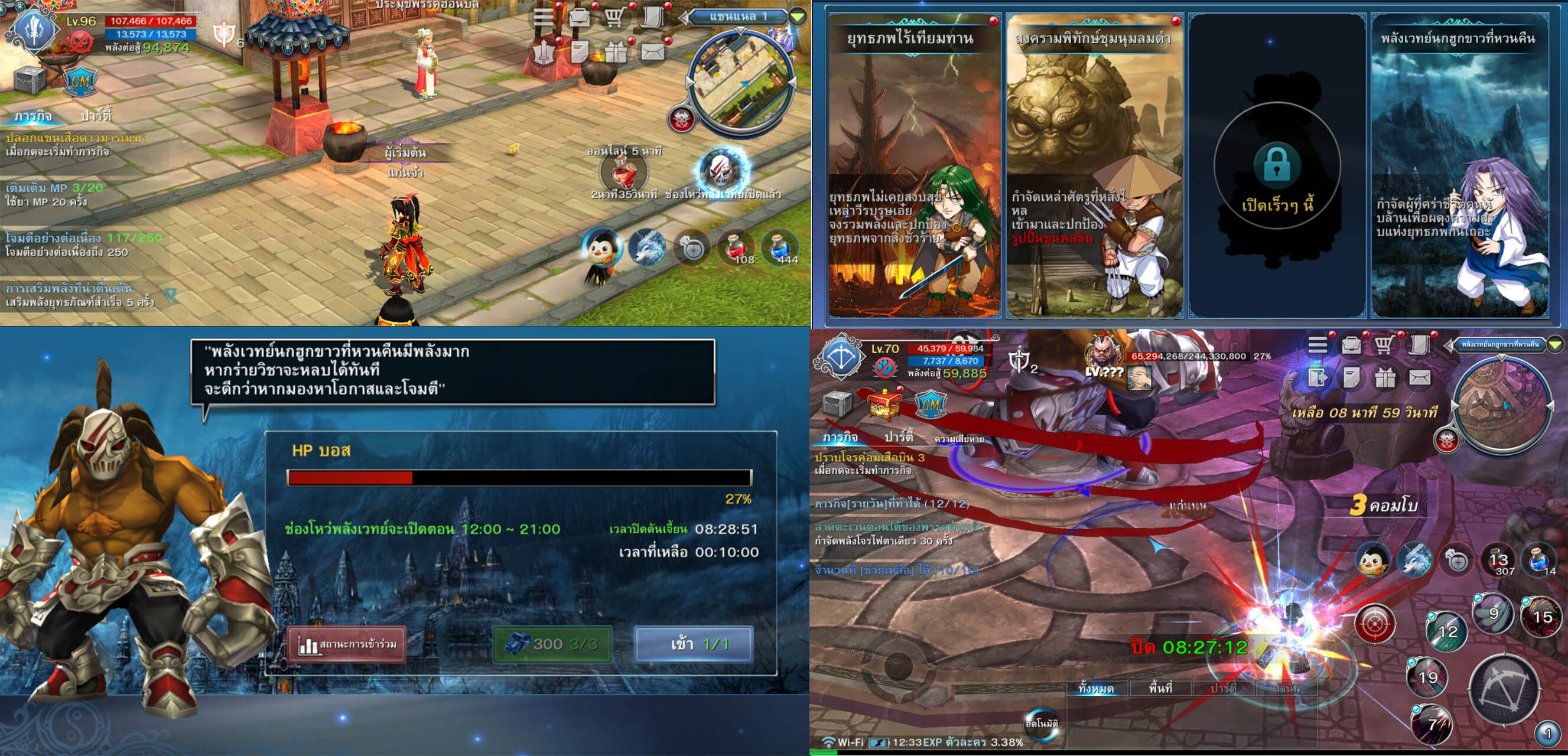Open the red and gold treasure chest
Viewport: 1568px width, 756px height.
884,404
